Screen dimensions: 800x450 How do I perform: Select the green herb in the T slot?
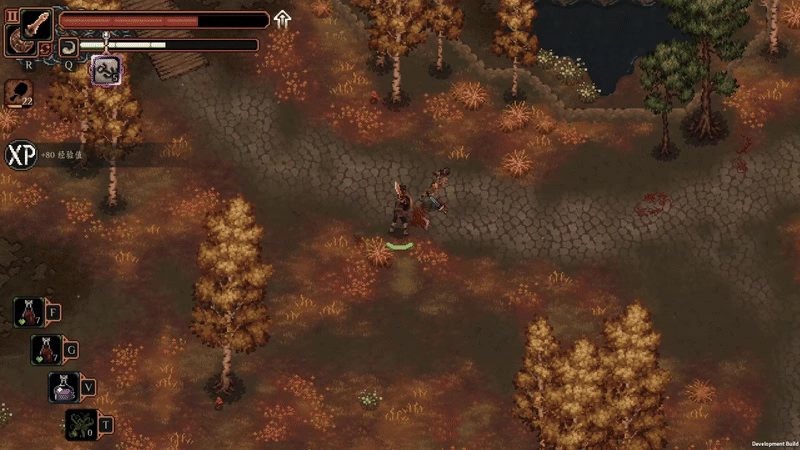[81, 424]
